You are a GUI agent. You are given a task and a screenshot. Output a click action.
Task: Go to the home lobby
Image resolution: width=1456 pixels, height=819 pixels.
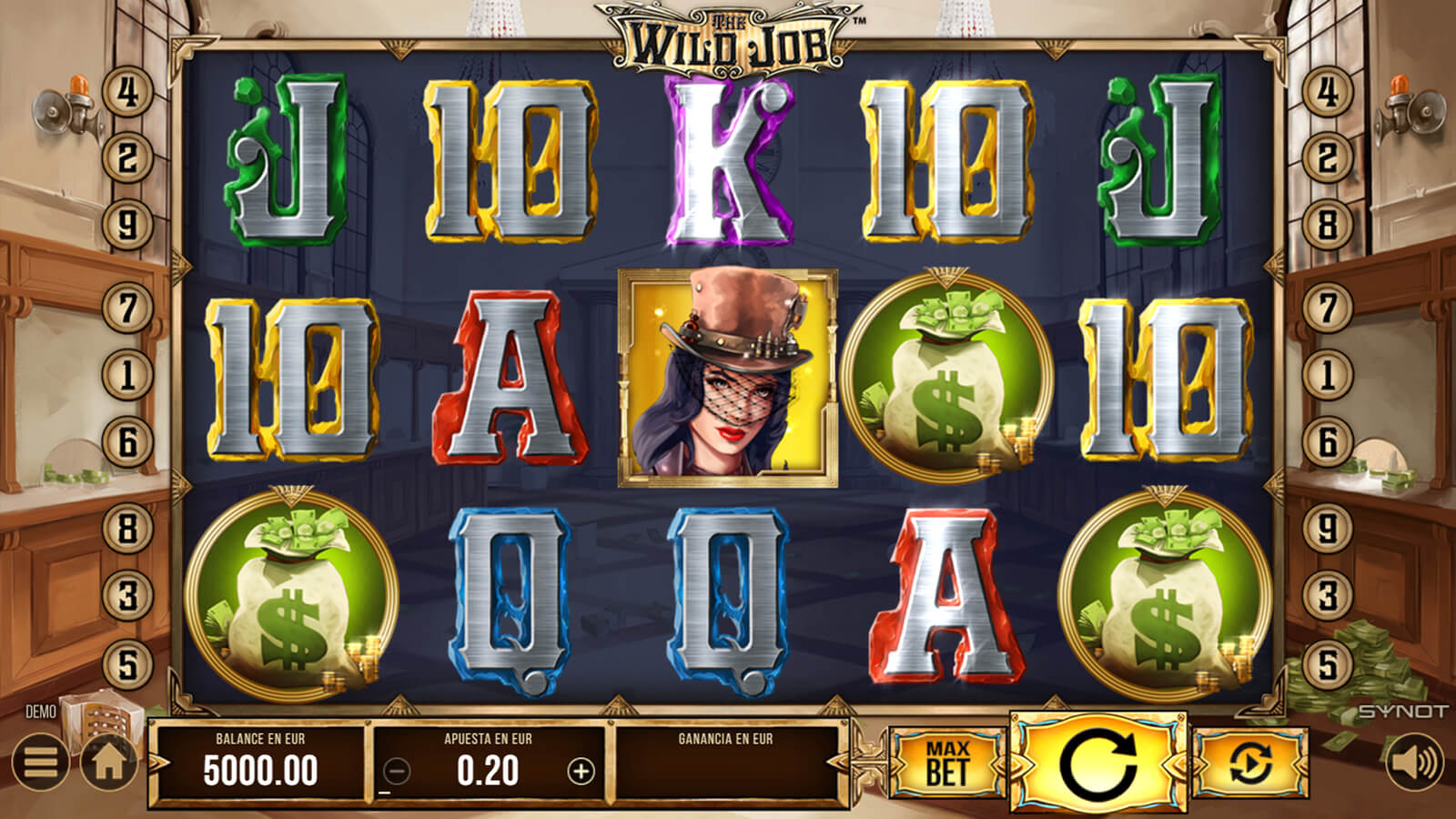109,762
